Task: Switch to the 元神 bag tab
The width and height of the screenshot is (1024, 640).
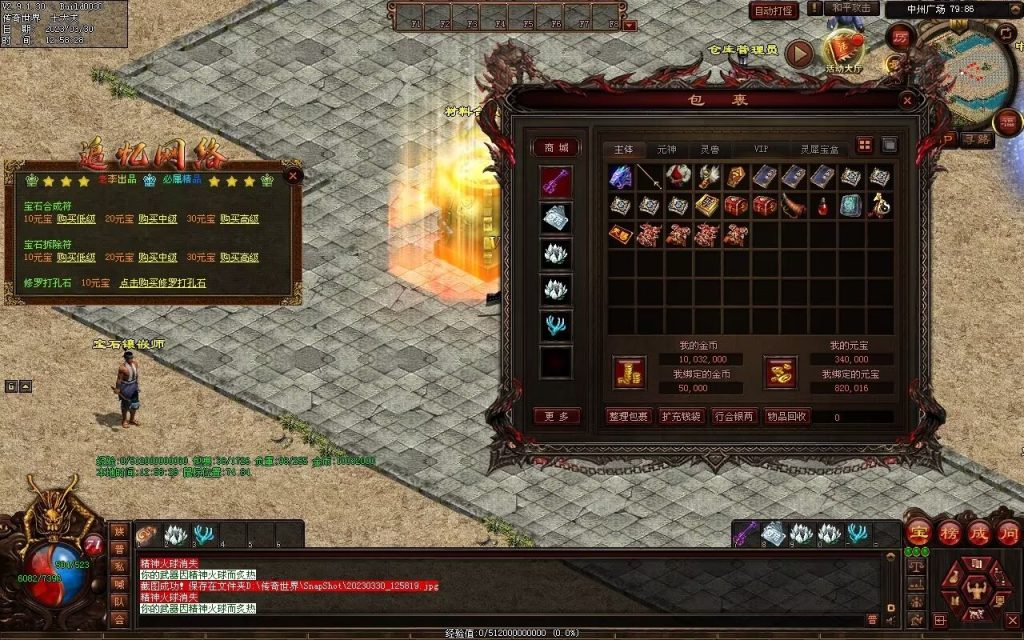Action: pyautogui.click(x=666, y=149)
